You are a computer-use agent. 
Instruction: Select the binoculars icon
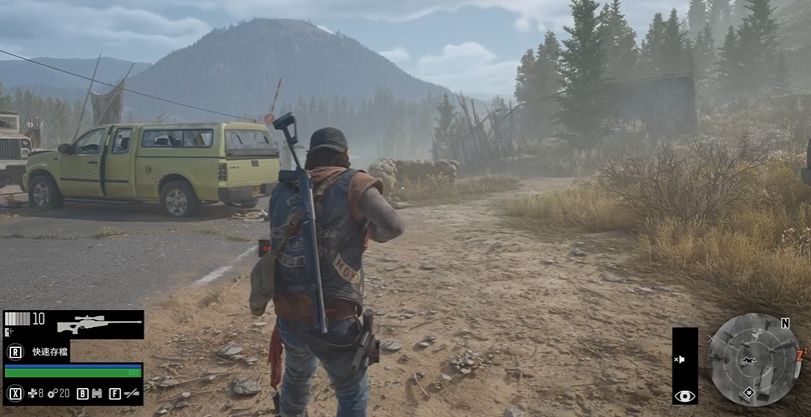tap(98, 394)
